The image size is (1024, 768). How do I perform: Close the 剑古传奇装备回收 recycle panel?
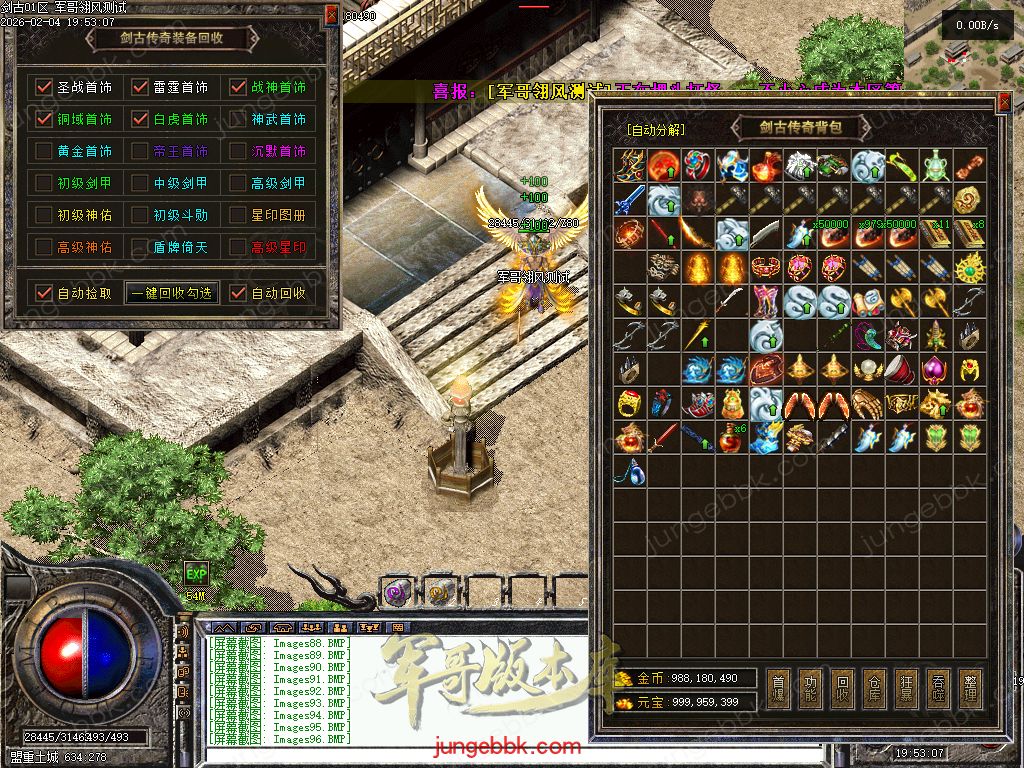pos(333,14)
